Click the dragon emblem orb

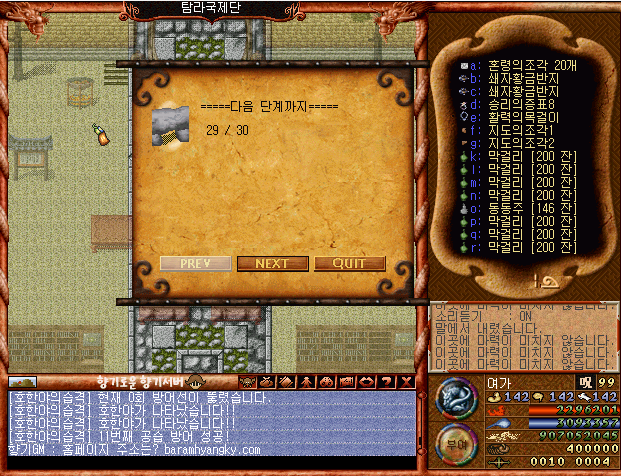coord(456,395)
